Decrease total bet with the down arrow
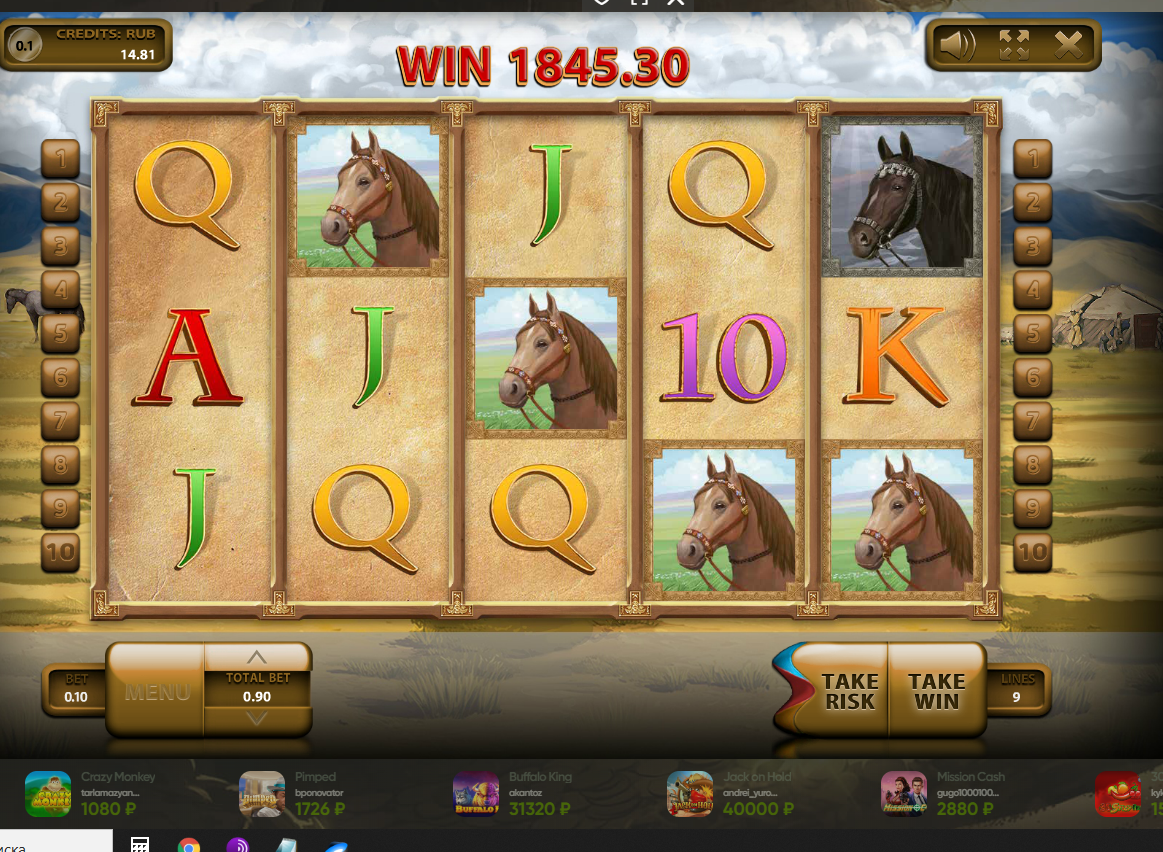 [257, 719]
